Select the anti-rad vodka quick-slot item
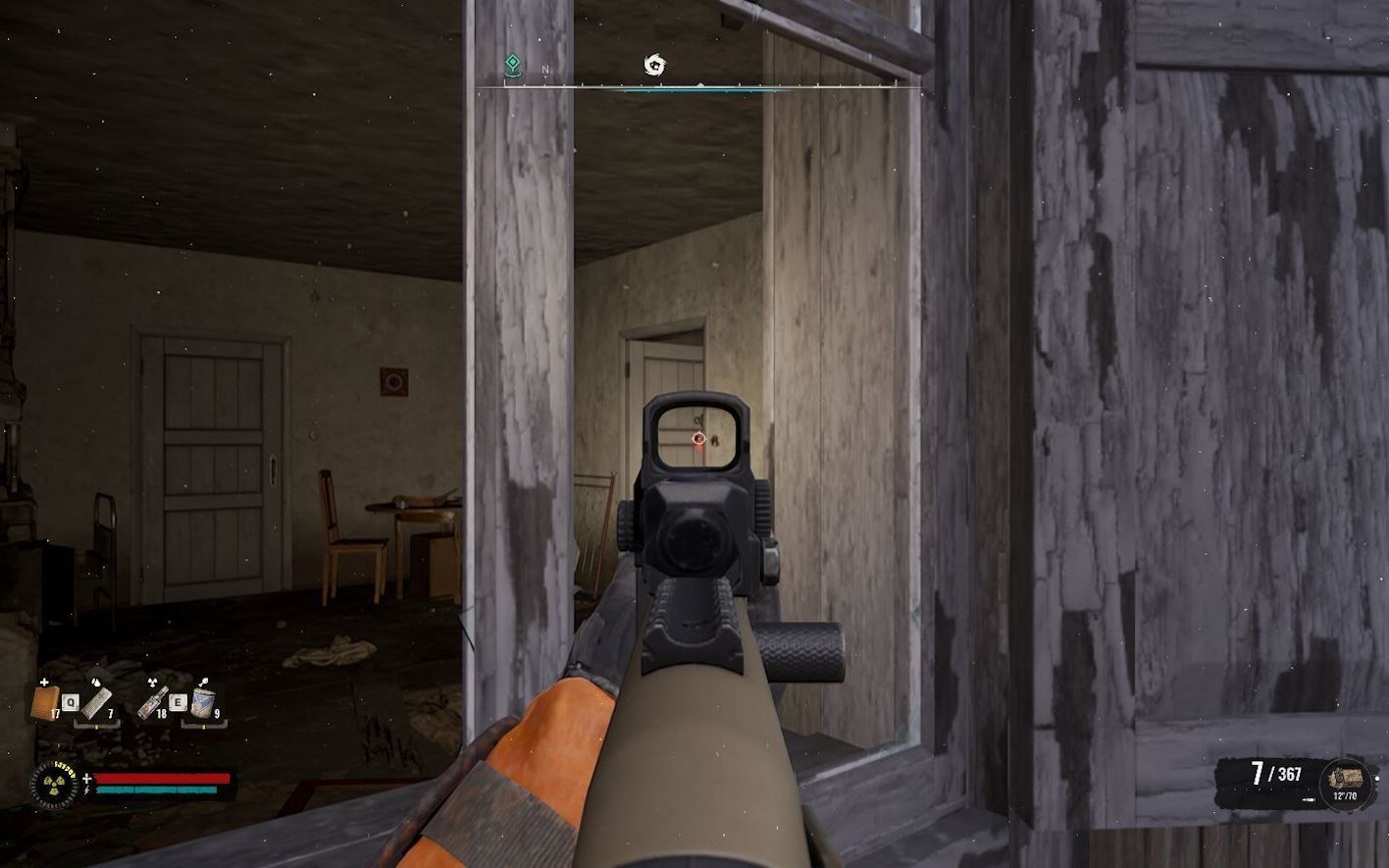 click(154, 702)
